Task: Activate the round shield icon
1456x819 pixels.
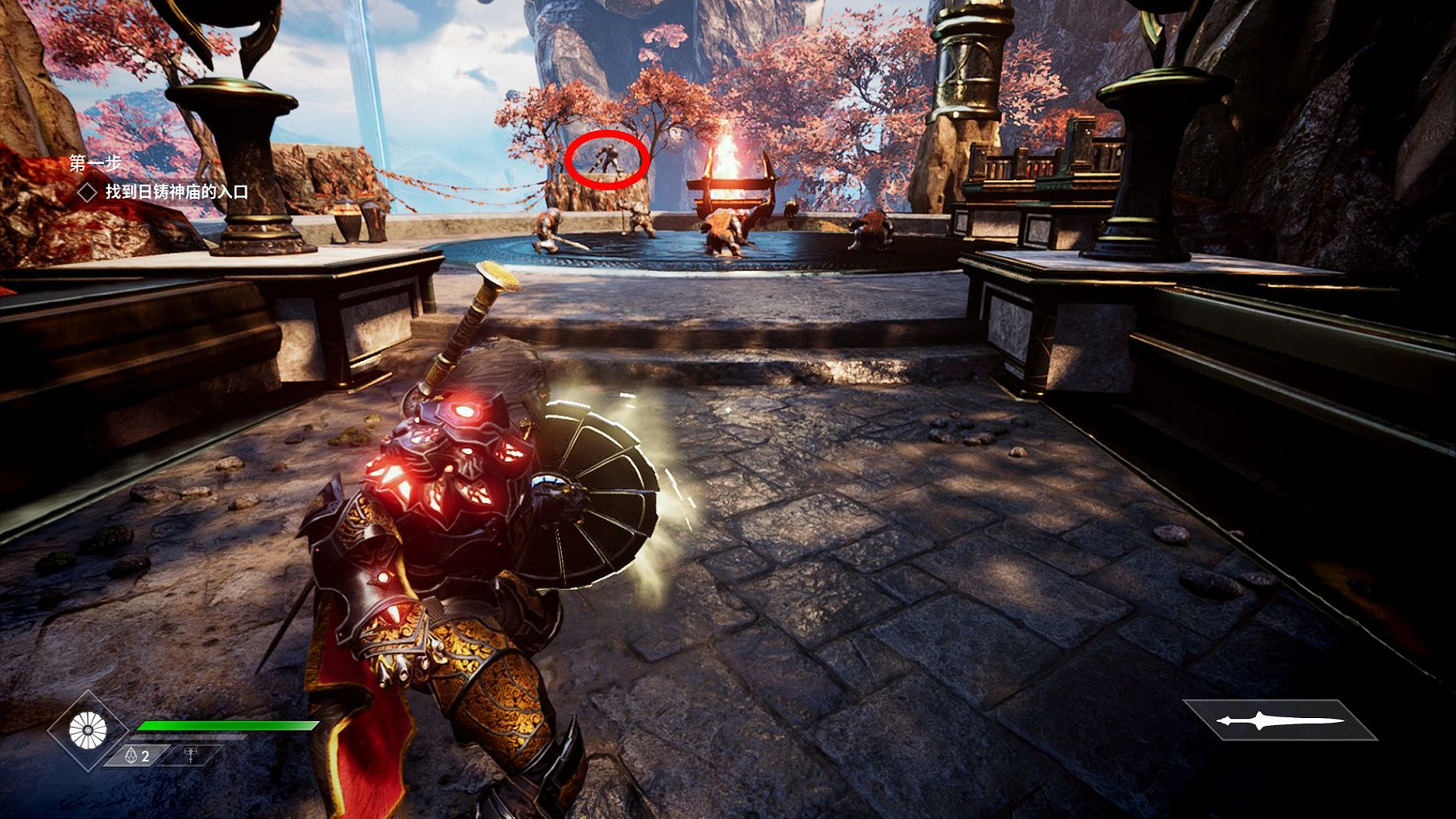Action: point(87,731)
